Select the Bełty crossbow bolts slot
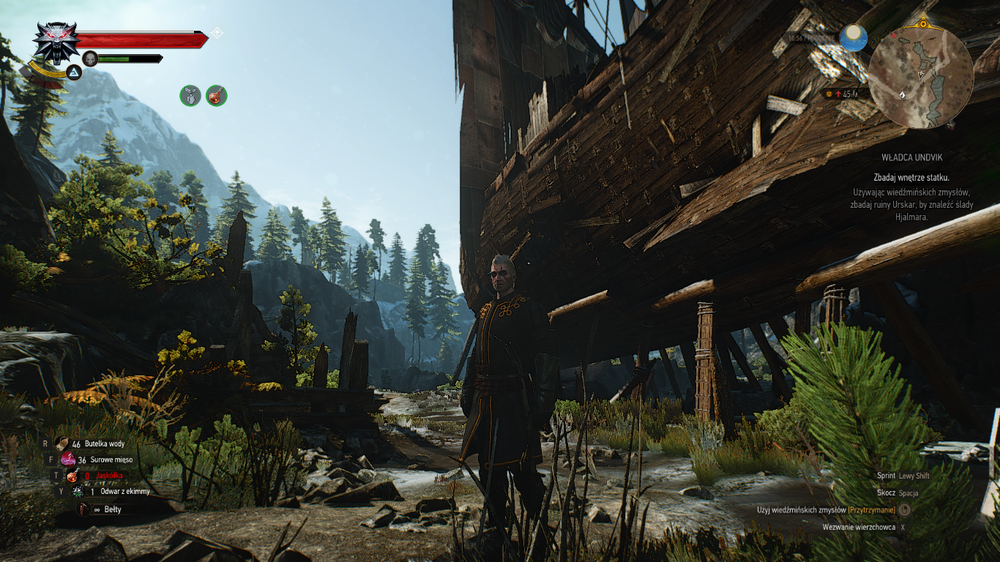1000x562 pixels. [x=84, y=509]
